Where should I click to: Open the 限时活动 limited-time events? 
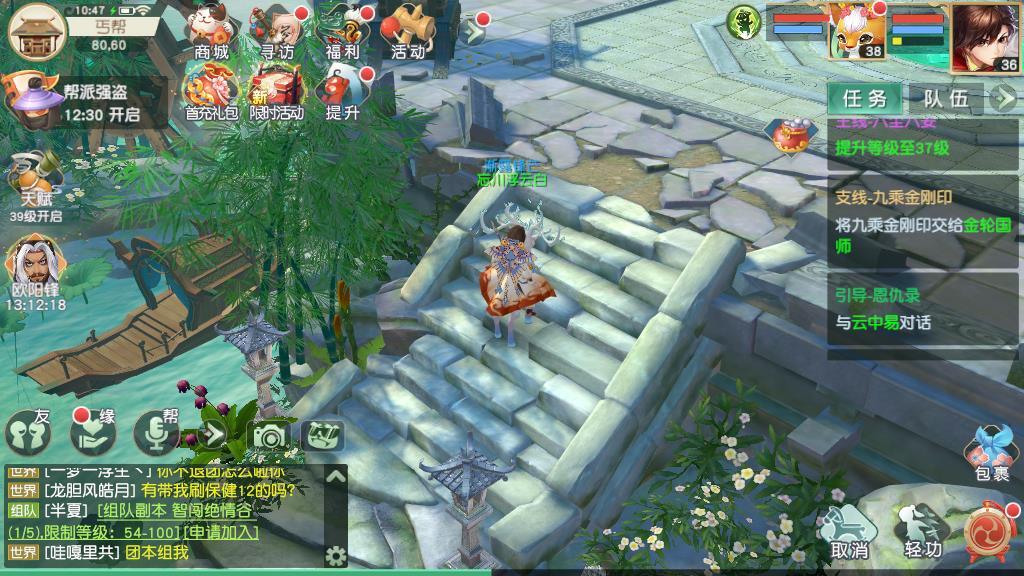275,91
